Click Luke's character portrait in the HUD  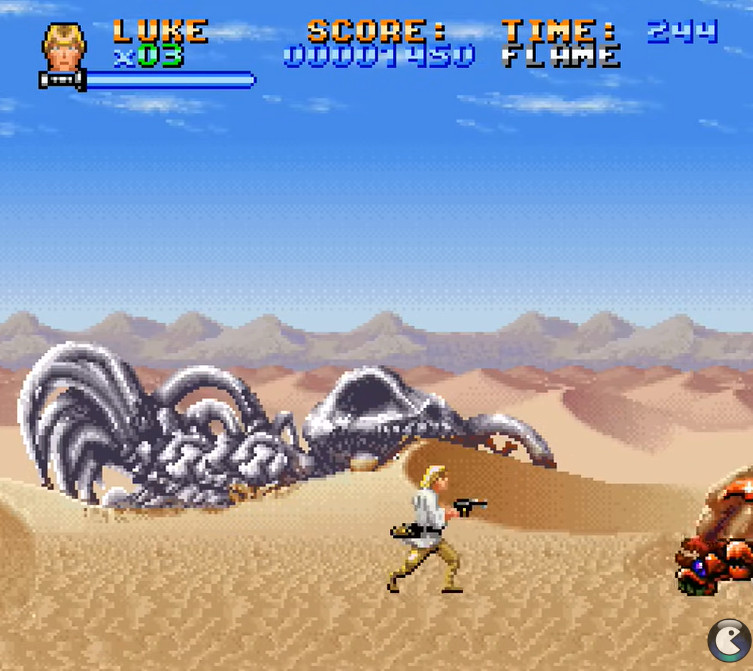(64, 48)
